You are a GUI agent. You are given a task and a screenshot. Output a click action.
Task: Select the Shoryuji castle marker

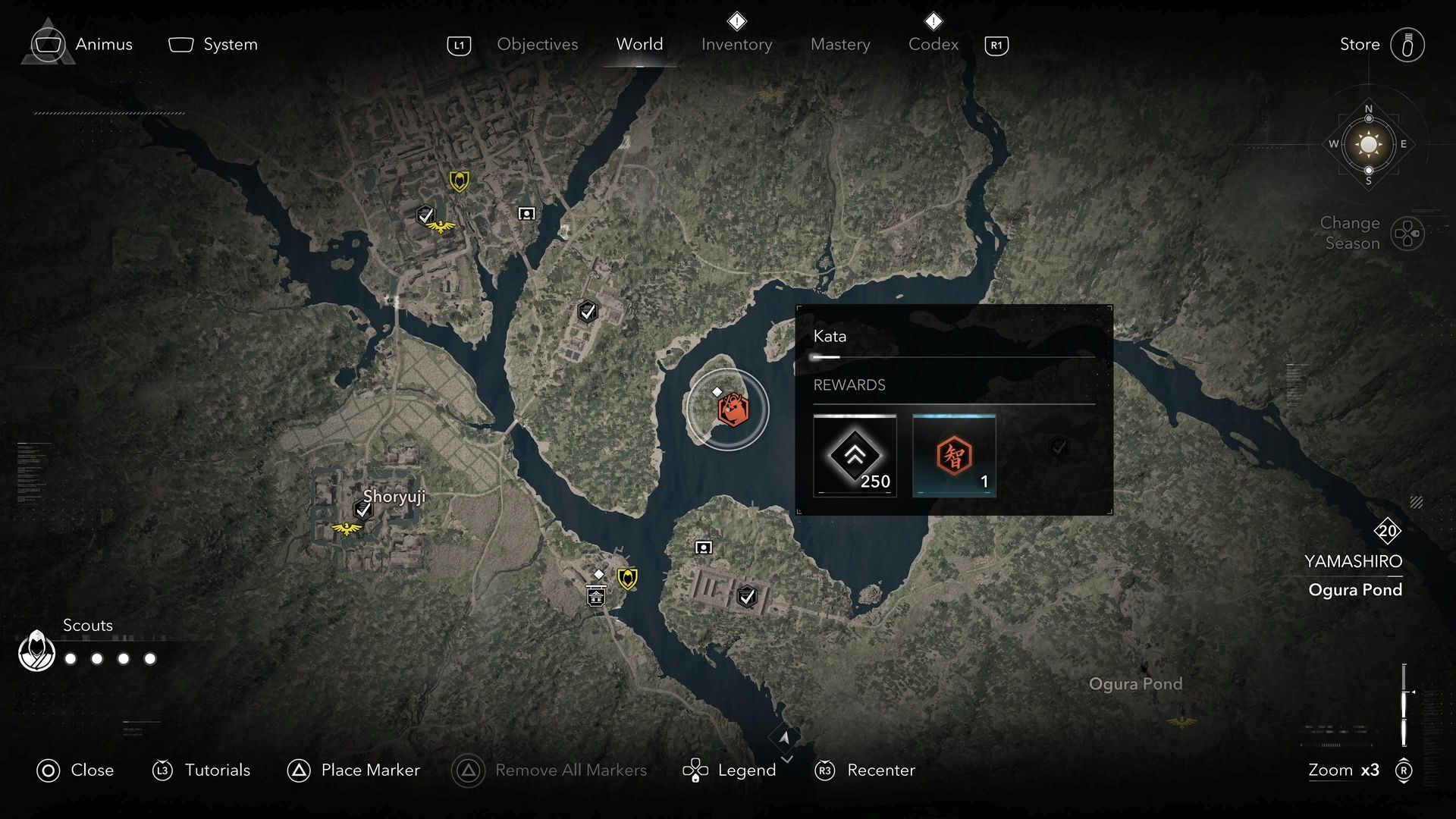(x=363, y=510)
